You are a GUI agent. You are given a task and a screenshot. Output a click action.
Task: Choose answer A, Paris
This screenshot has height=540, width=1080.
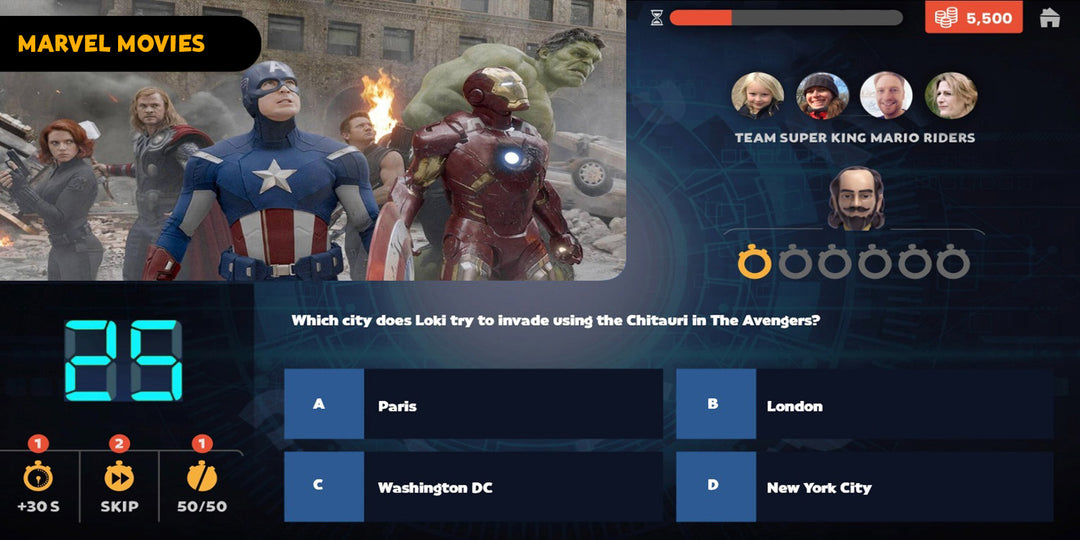pos(473,405)
